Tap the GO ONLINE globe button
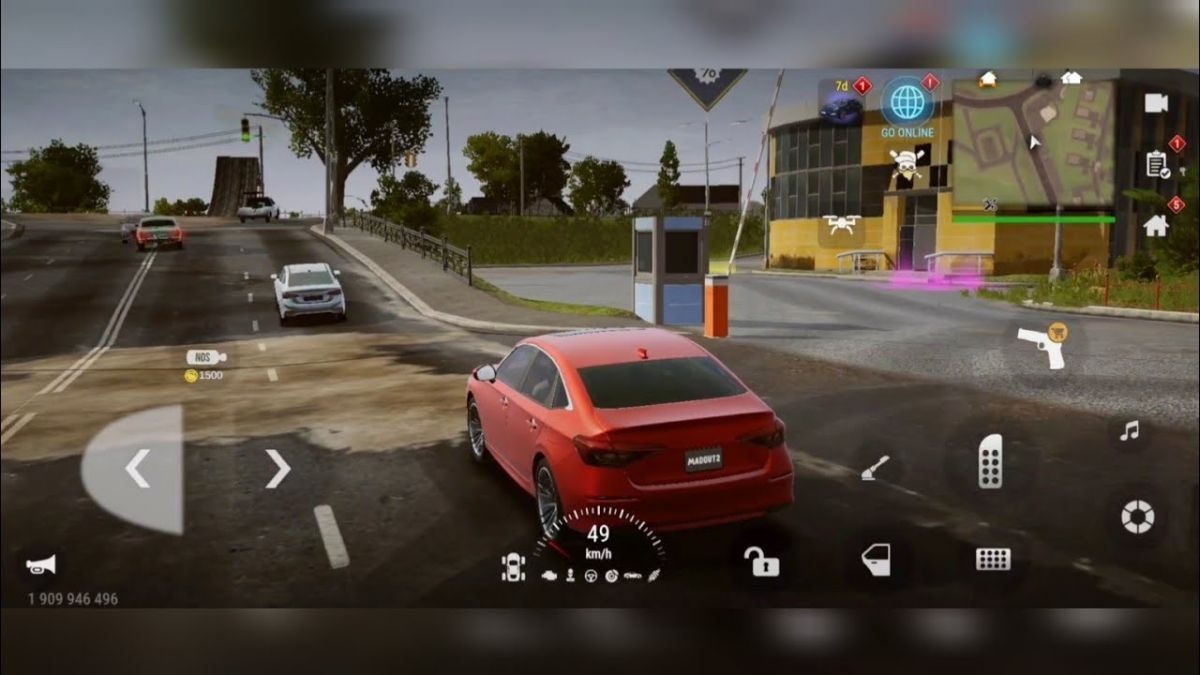The height and width of the screenshot is (675, 1200). 907,102
